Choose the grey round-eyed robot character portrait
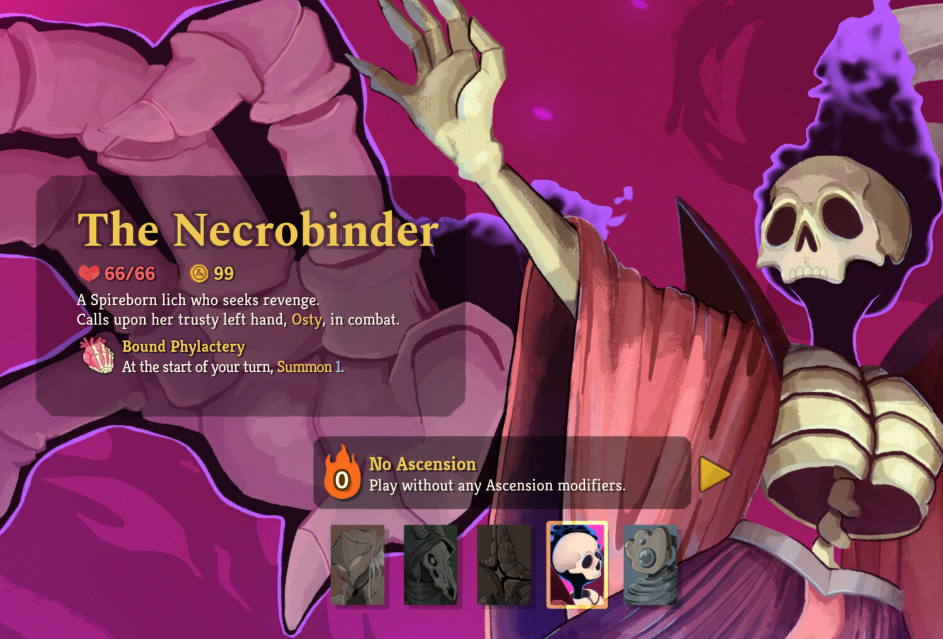The image size is (943, 639). pos(650,565)
